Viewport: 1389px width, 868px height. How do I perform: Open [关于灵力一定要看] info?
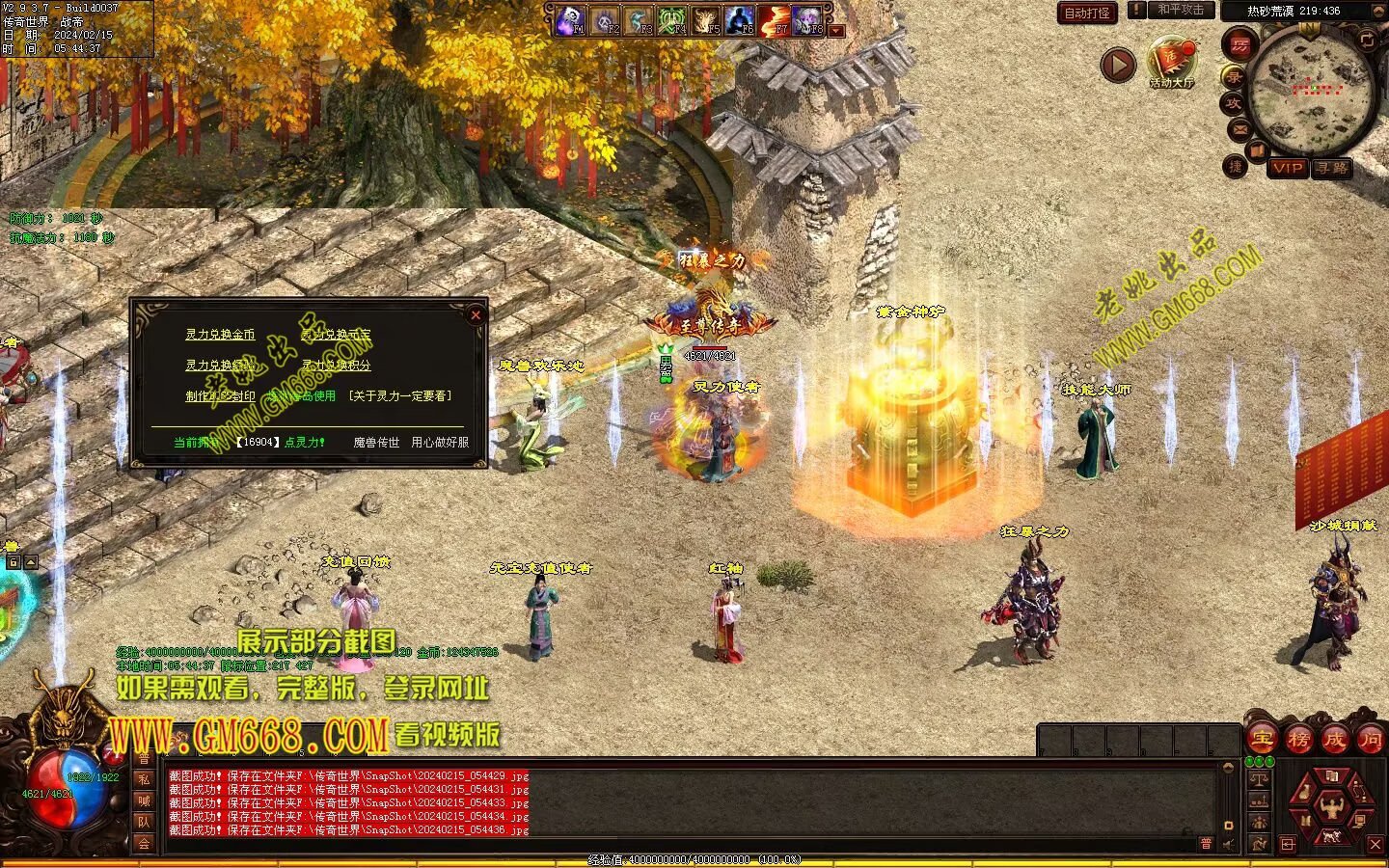[x=399, y=395]
